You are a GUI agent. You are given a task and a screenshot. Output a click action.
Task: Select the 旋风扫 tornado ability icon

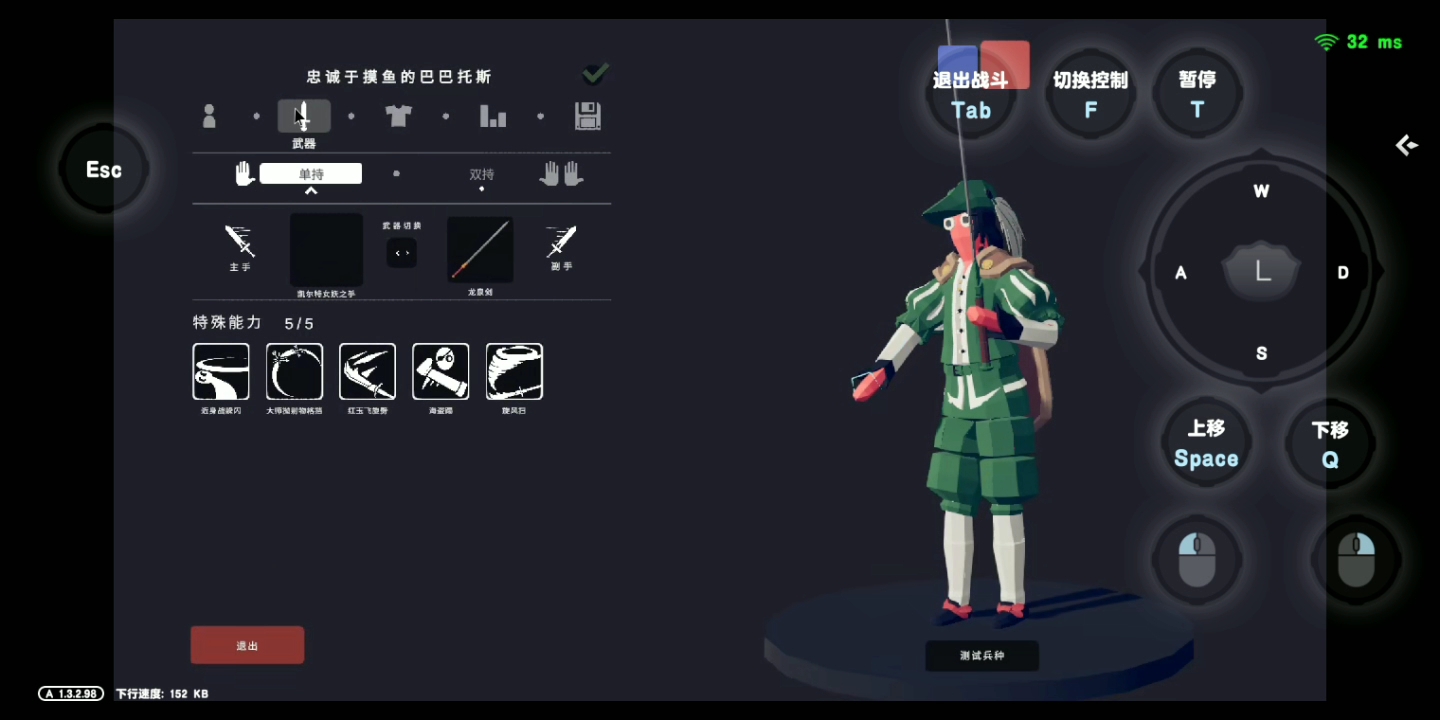tap(514, 370)
